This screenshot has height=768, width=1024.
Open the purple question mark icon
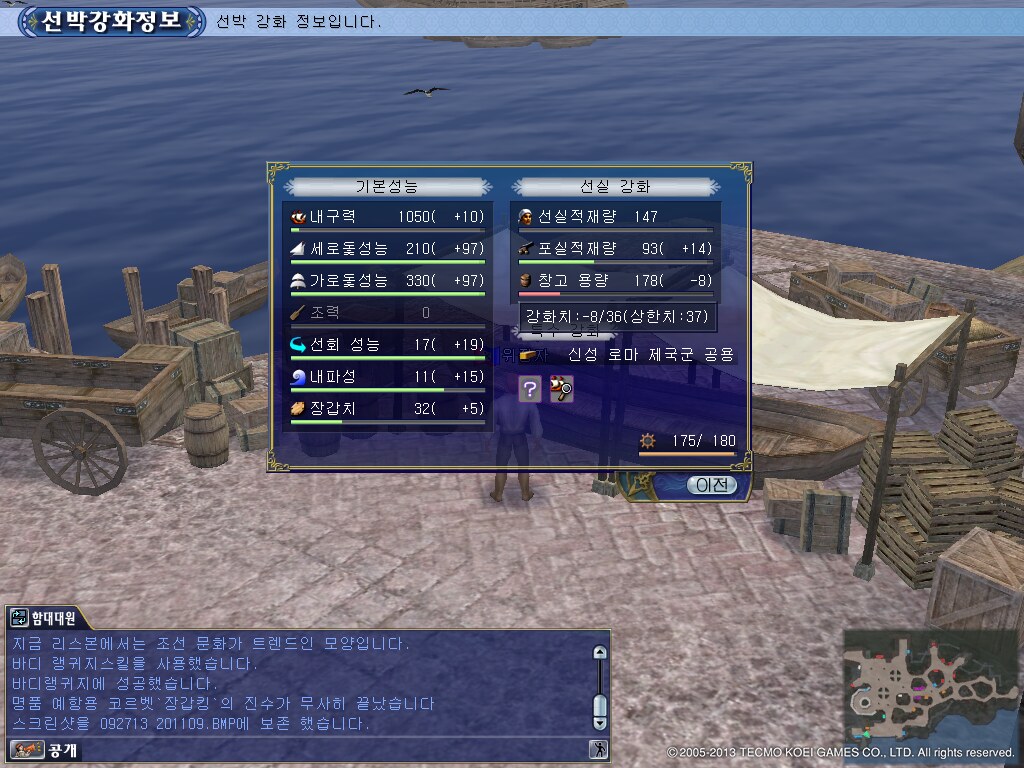pyautogui.click(x=530, y=390)
